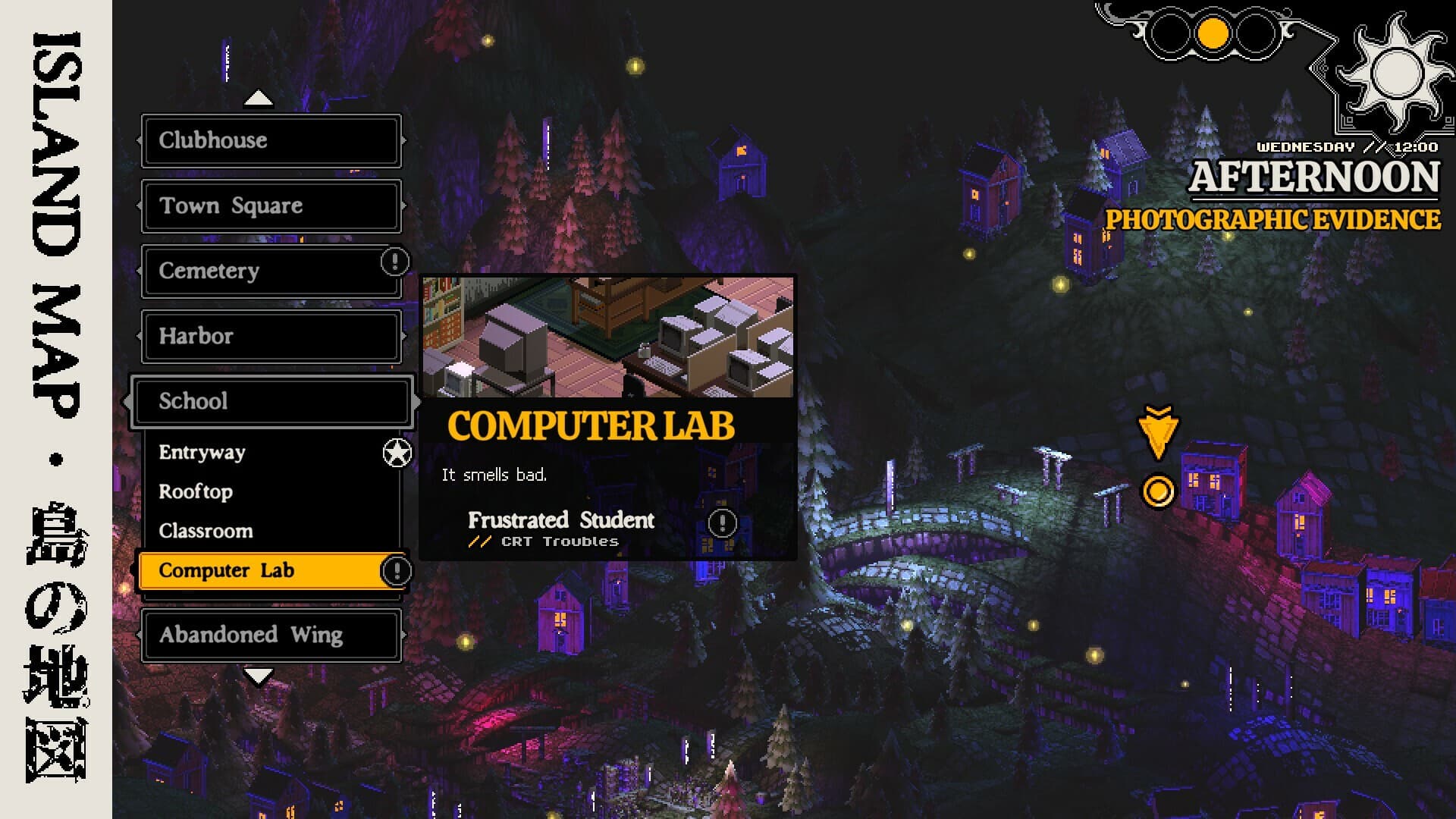
Task: Switch to the Town Square entry
Action: tap(271, 206)
